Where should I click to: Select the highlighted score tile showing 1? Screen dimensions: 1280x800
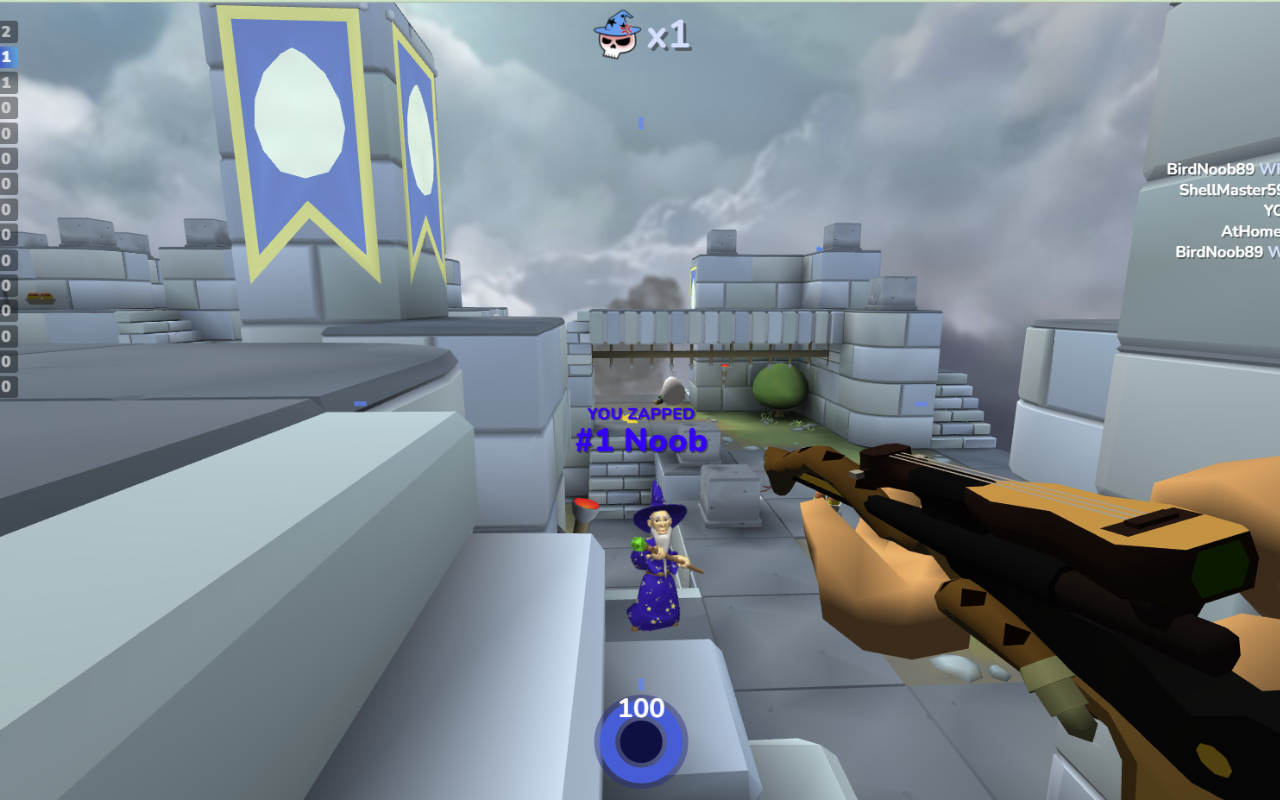click(8, 57)
